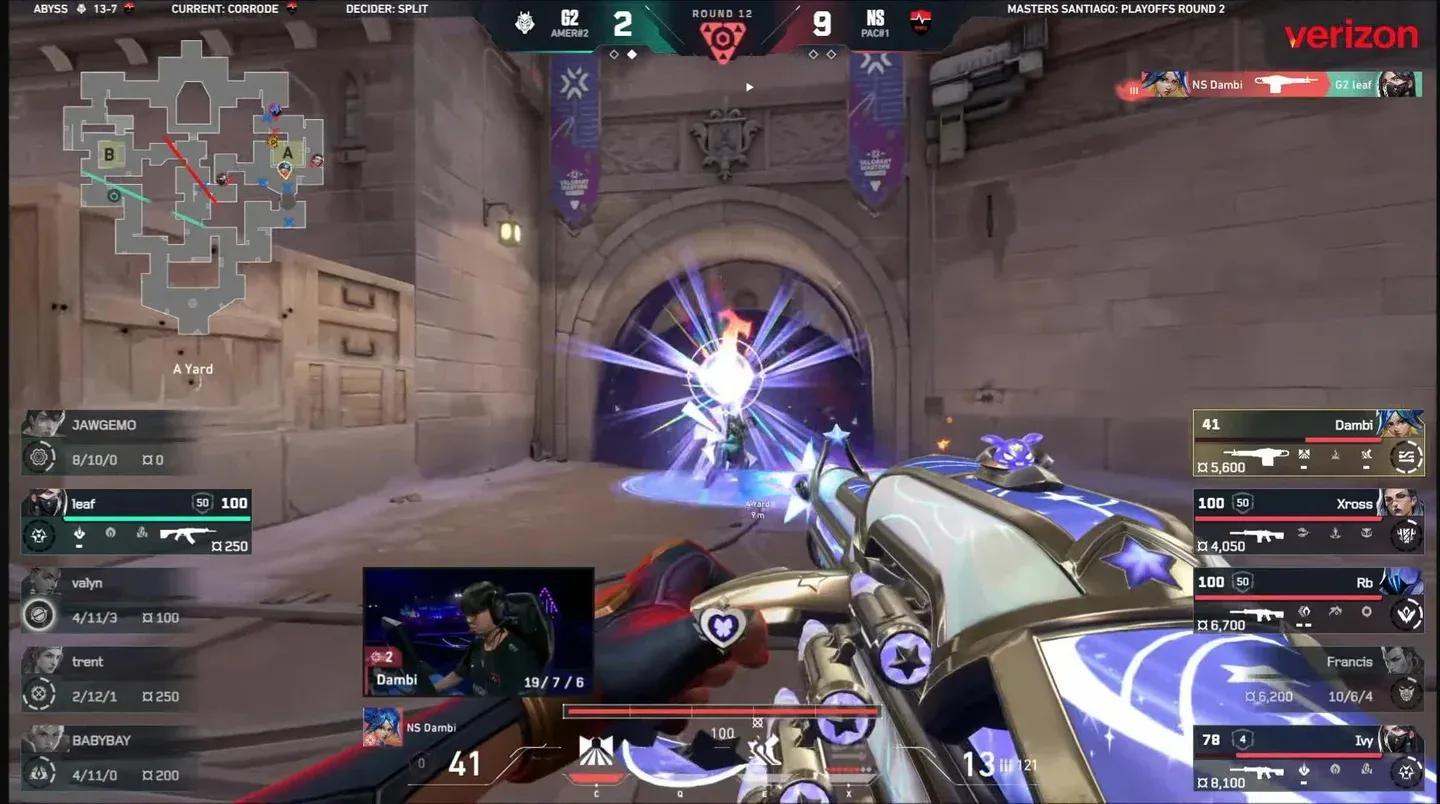Select Ivy's player card
Image resolution: width=1440 pixels, height=804 pixels.
point(1308,757)
